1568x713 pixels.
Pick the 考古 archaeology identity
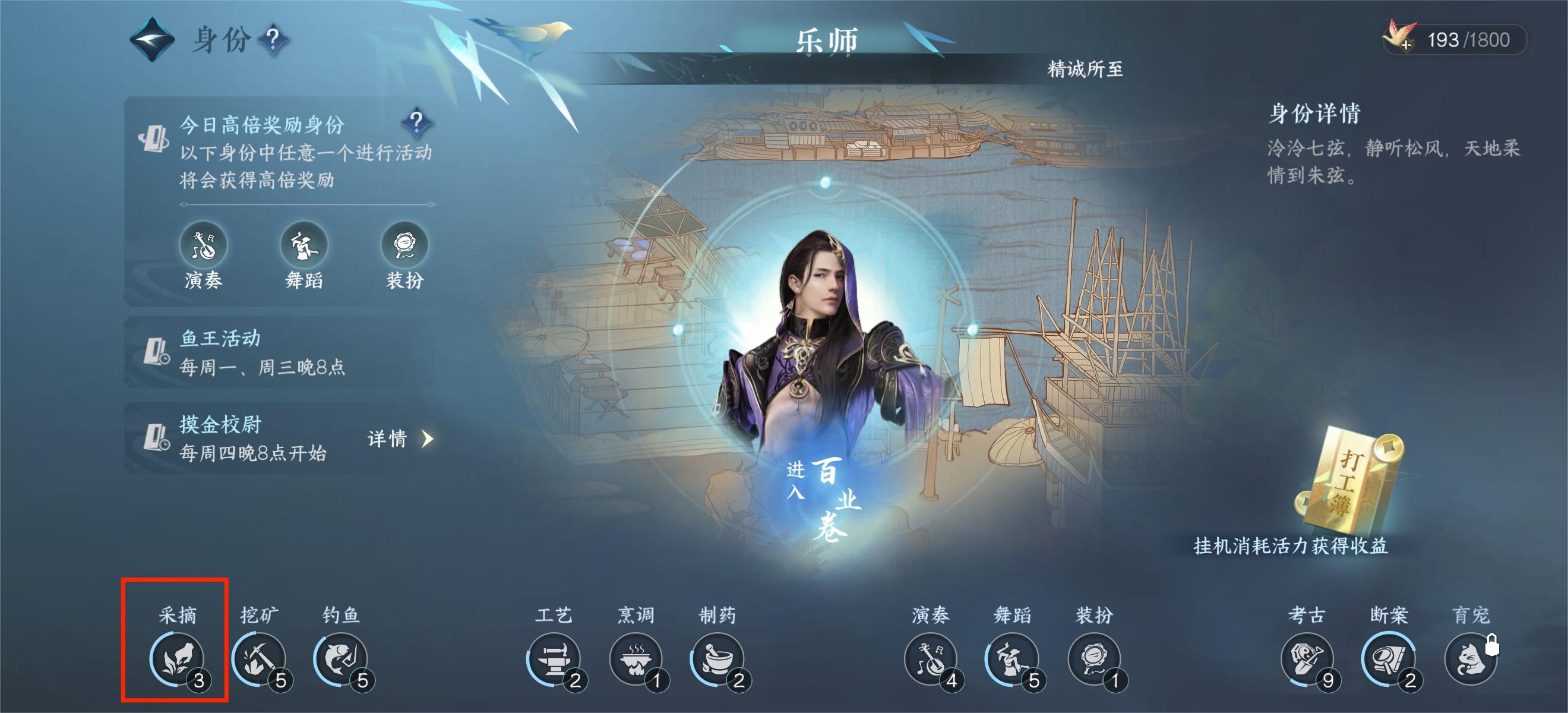pos(1306,660)
